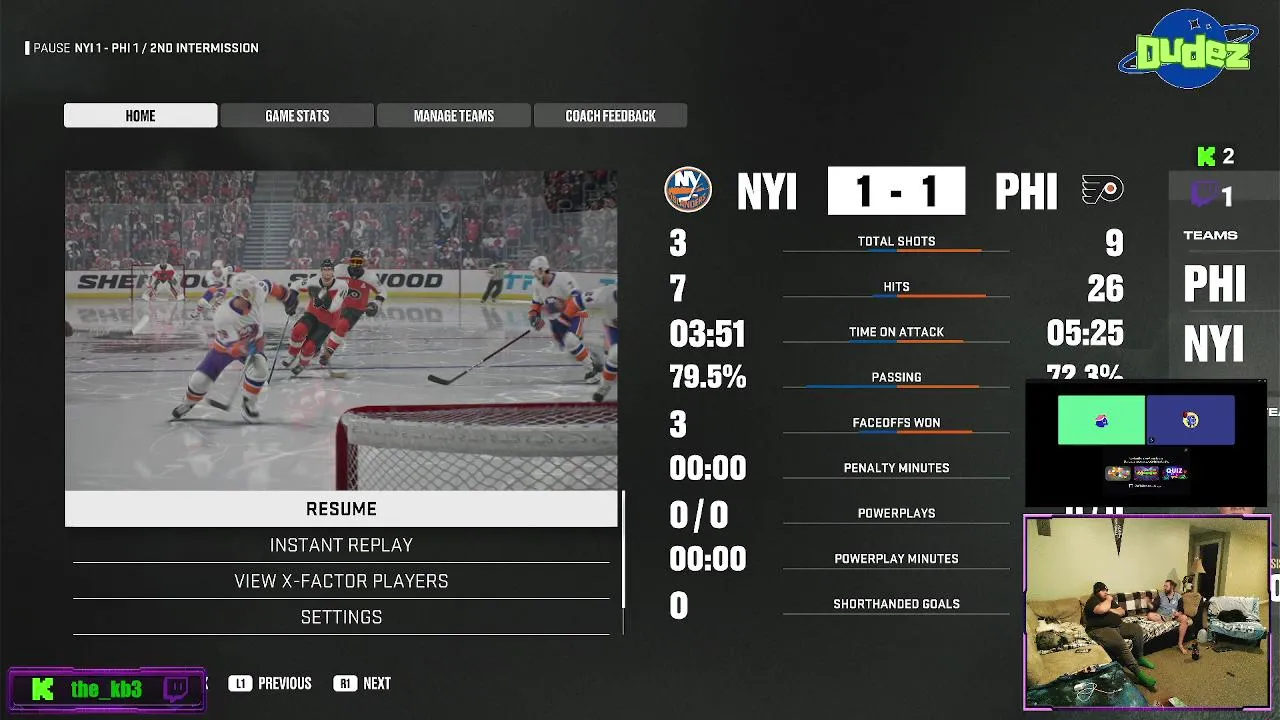Click the replay preview of the hockey play
The image size is (1280, 720).
pyautogui.click(x=341, y=330)
